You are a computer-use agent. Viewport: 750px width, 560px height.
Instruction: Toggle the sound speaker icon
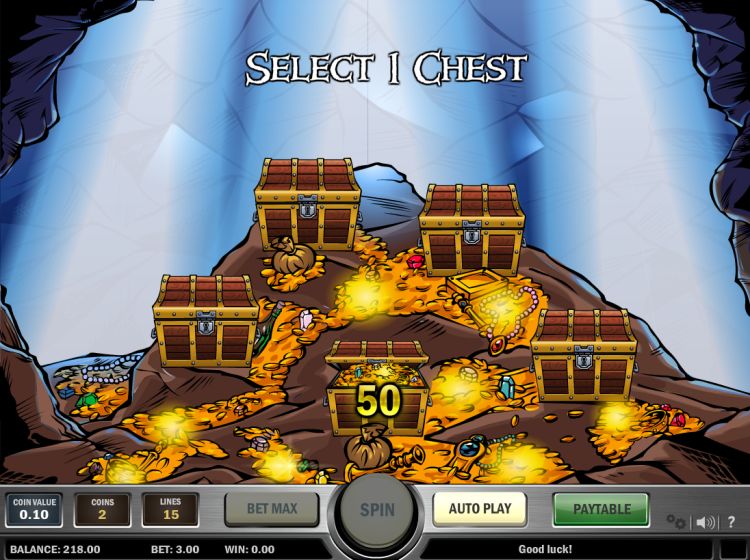pos(706,522)
